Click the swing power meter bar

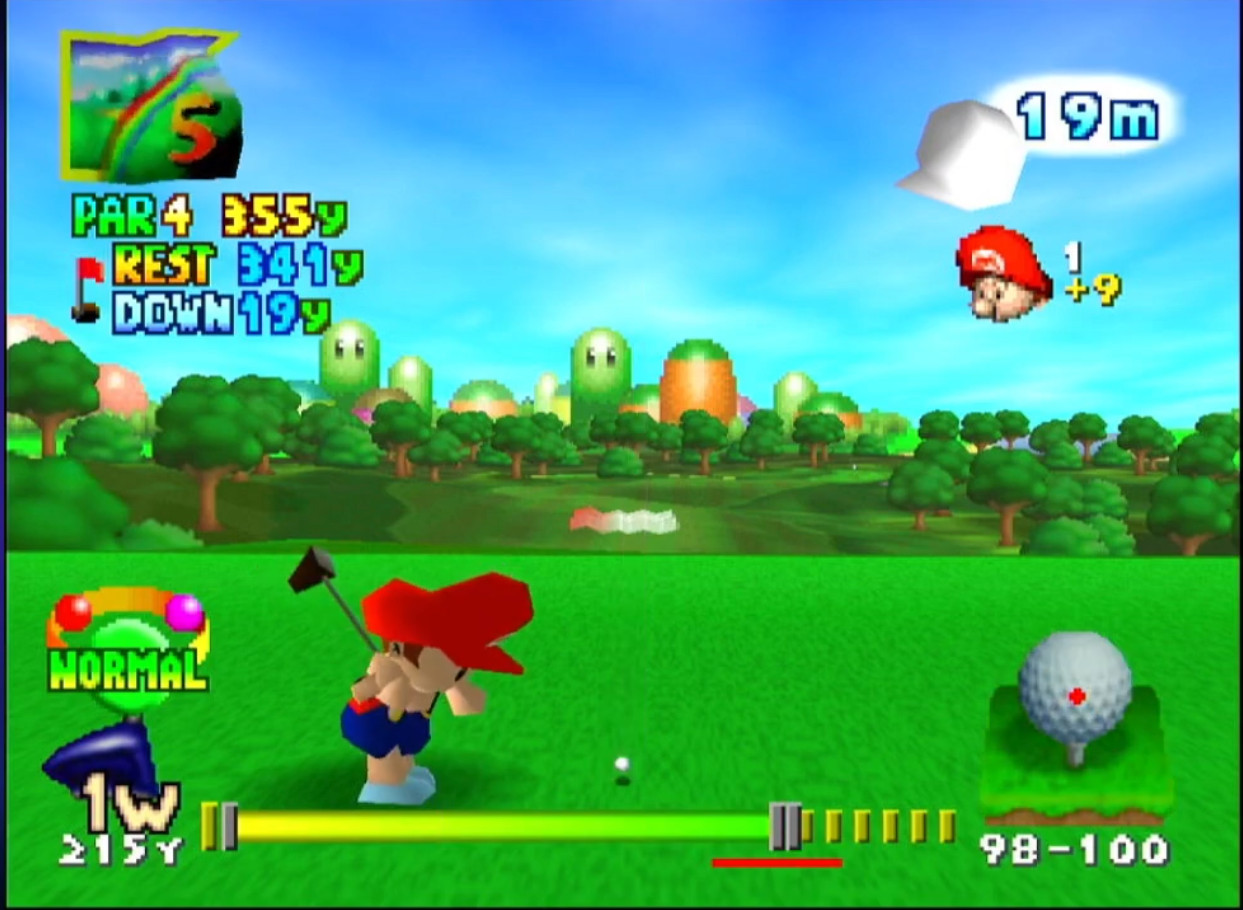[x=500, y=827]
